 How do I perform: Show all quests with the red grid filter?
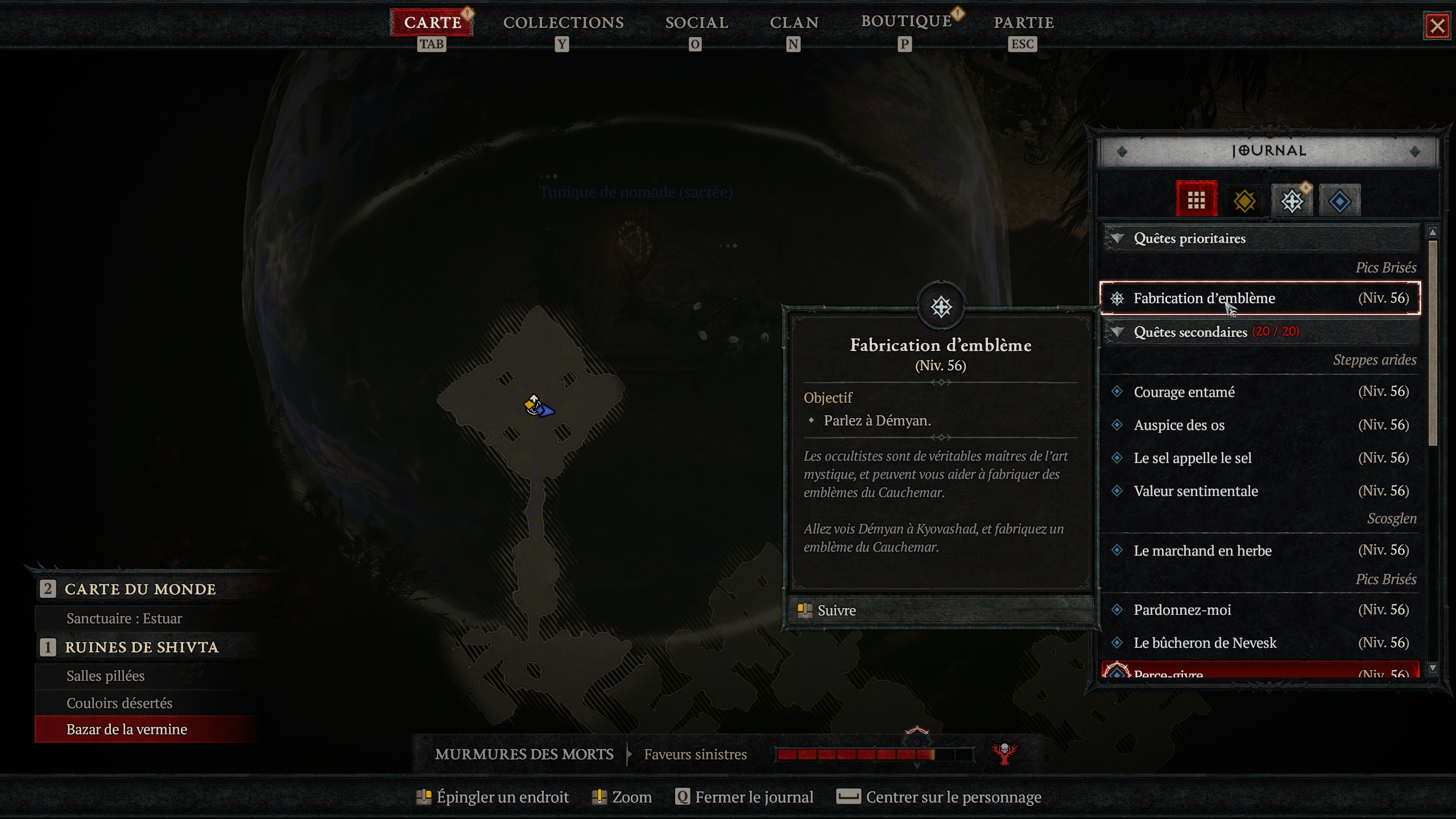pos(1196,200)
